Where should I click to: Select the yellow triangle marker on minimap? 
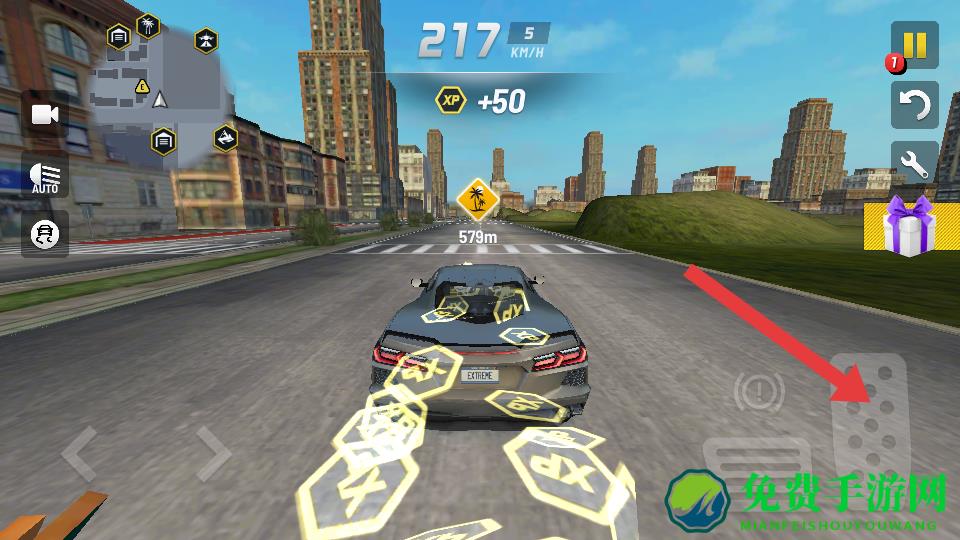point(142,87)
